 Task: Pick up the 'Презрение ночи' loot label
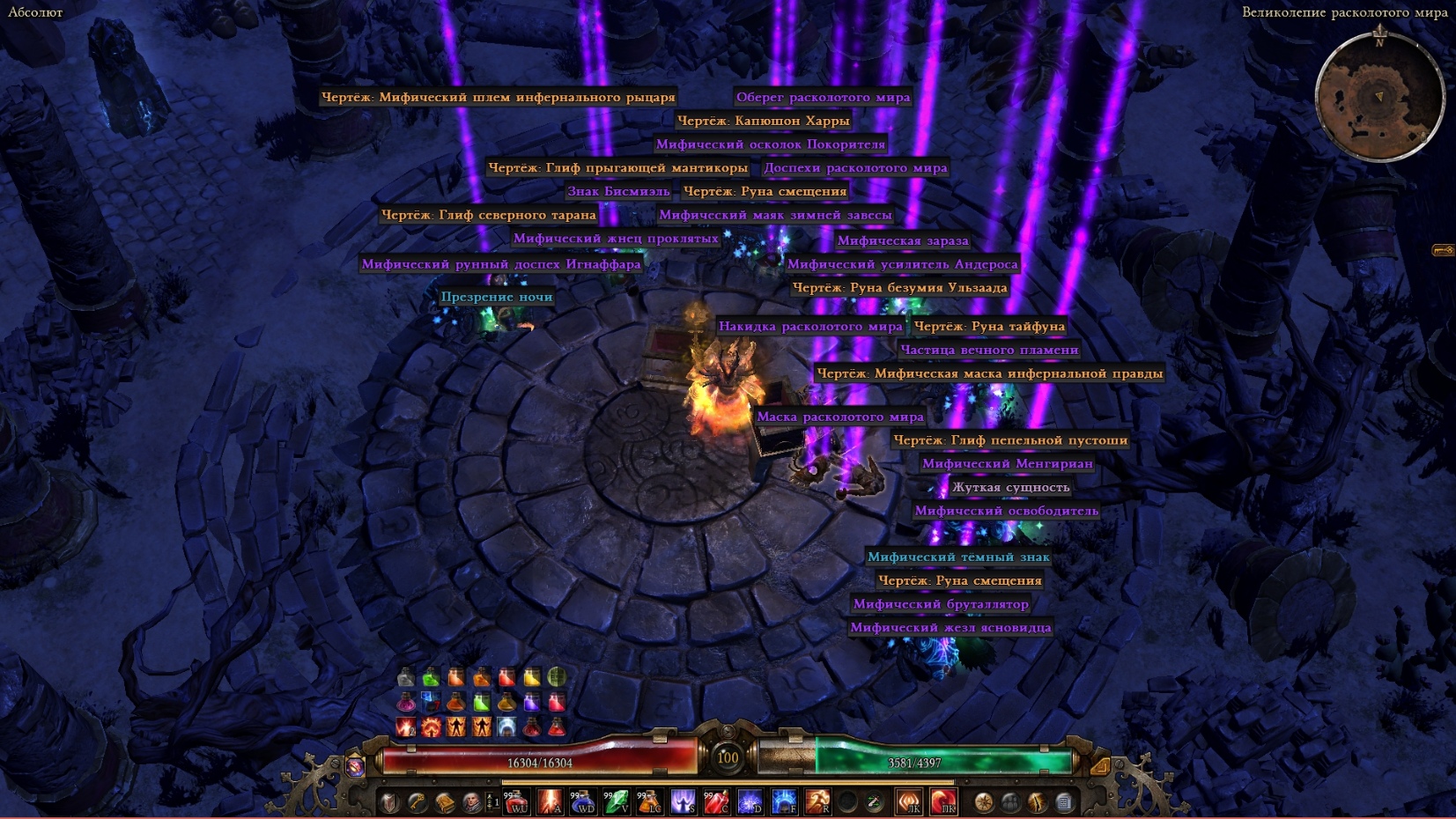(x=497, y=297)
